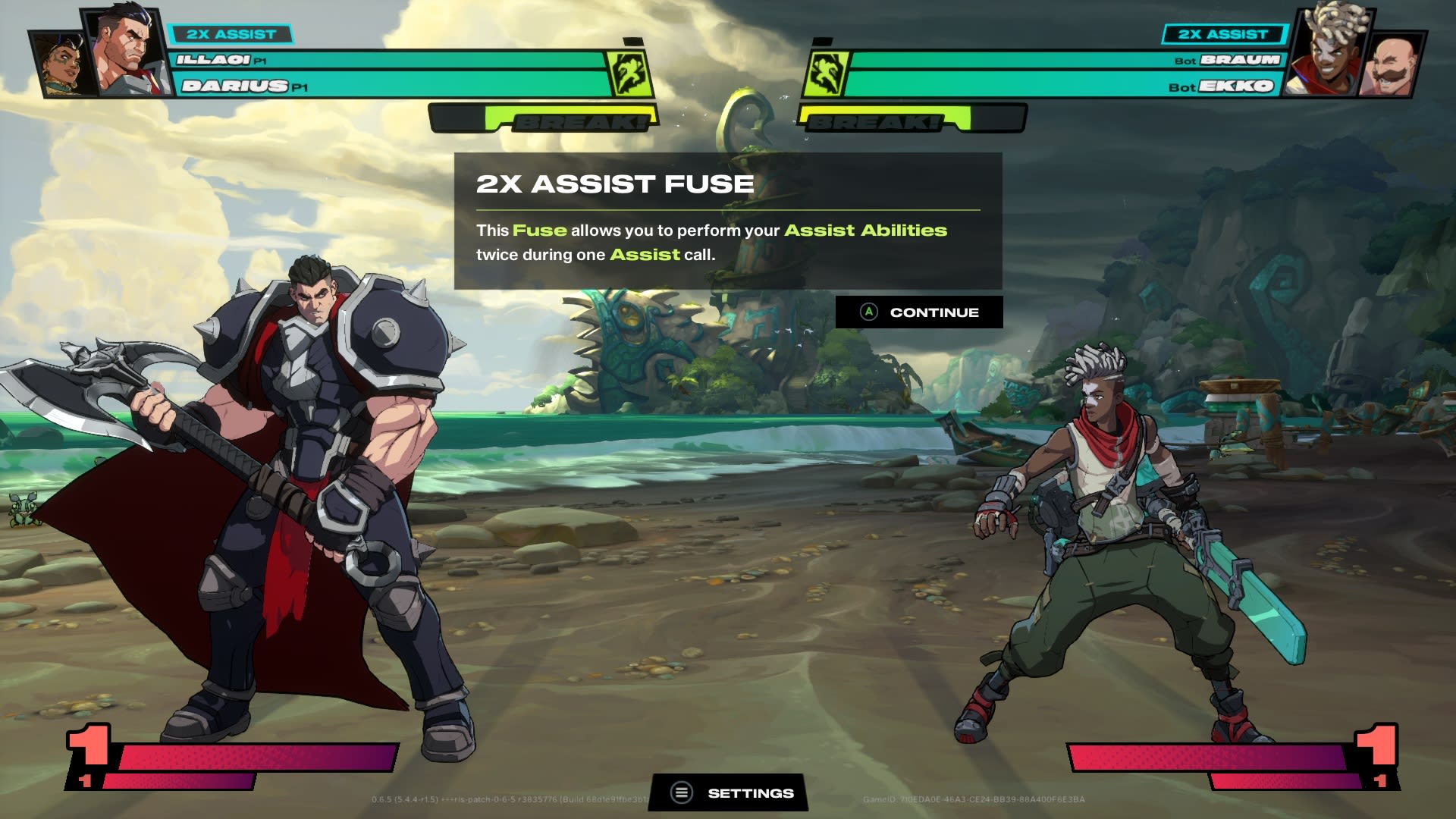Toggle the 2X ASSIST banner on the left
Image resolution: width=1456 pixels, height=819 pixels.
(231, 33)
